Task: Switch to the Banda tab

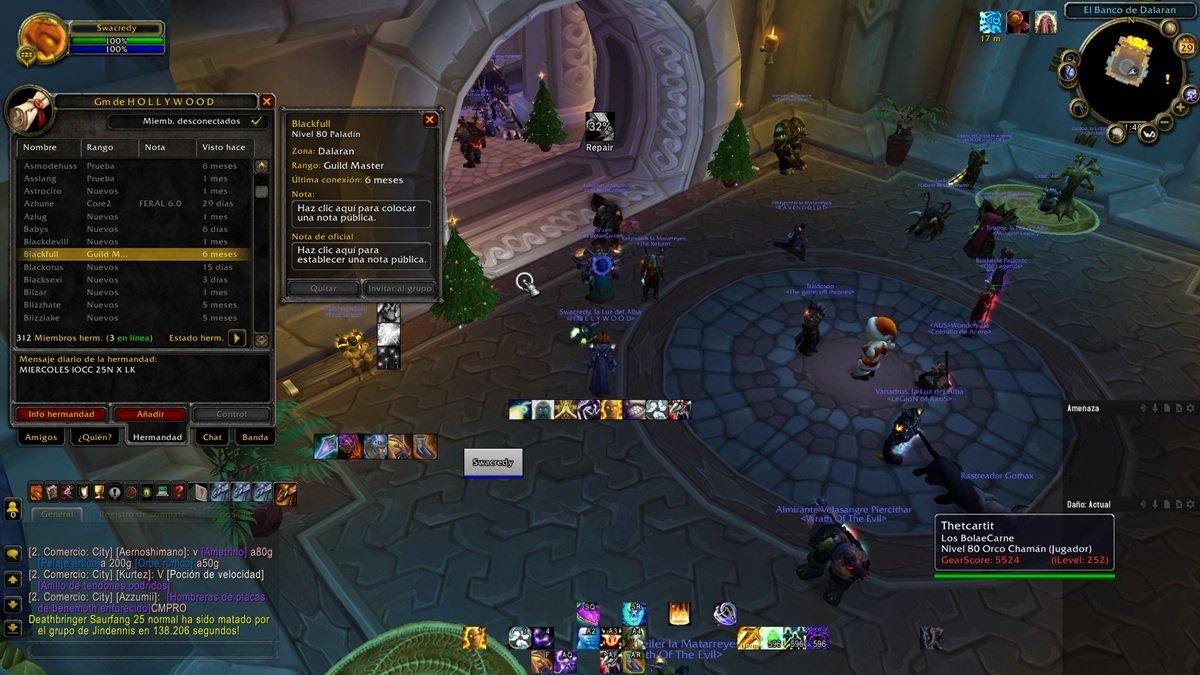Action: click(x=255, y=437)
